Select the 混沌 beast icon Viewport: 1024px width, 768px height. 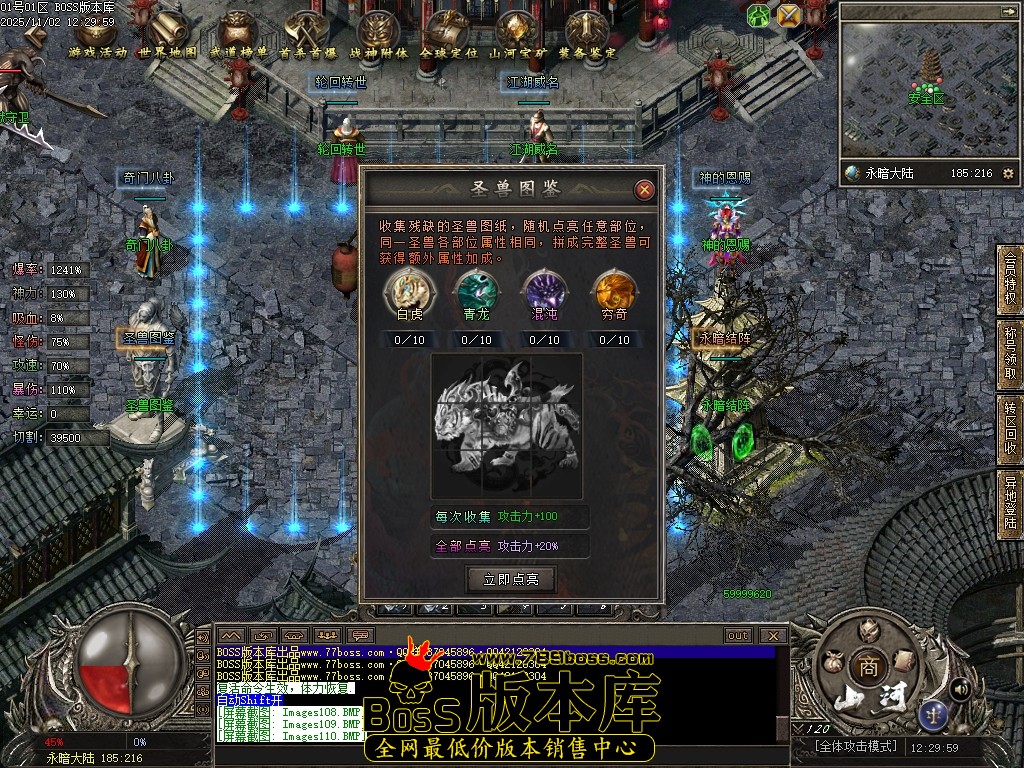click(544, 290)
